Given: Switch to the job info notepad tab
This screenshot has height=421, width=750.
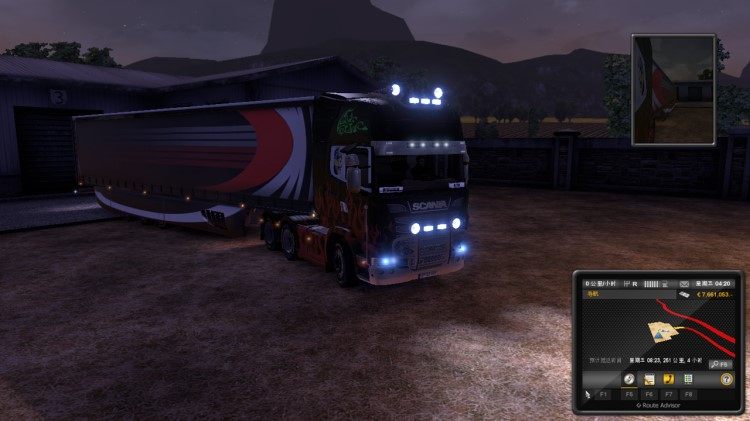Looking at the screenshot, I should (x=648, y=379).
